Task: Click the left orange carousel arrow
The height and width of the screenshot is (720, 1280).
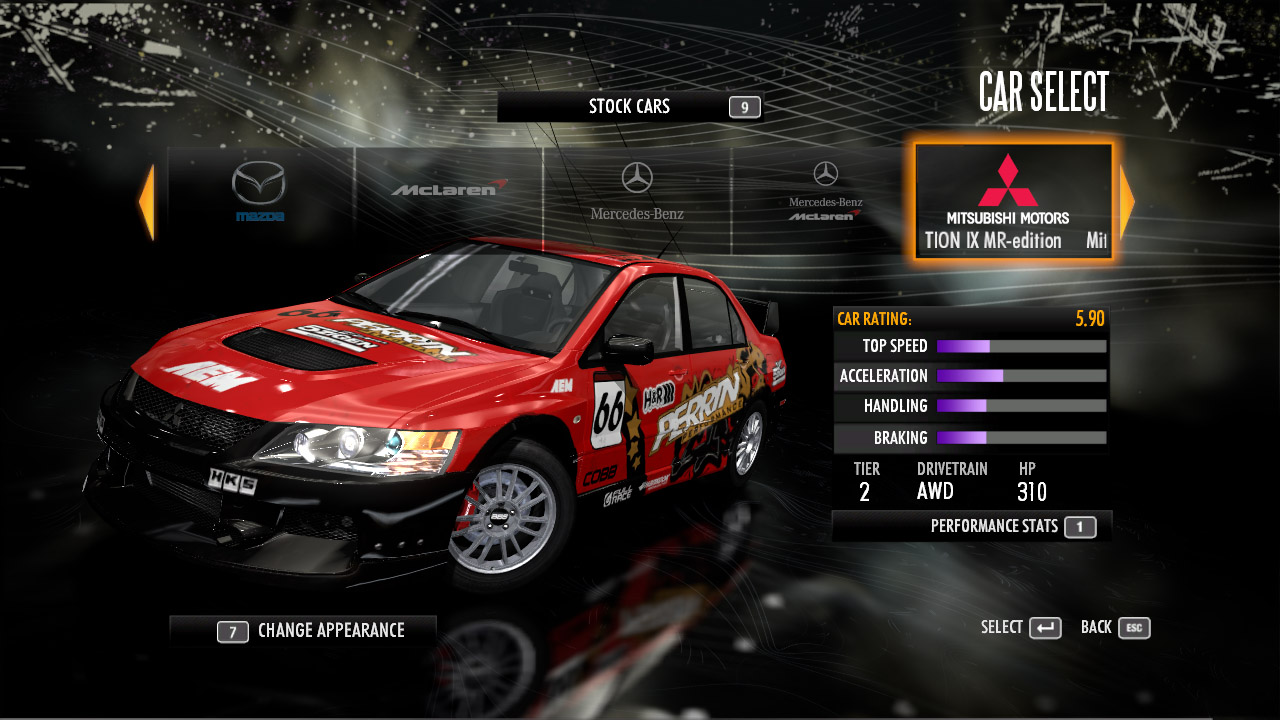Action: (146, 203)
